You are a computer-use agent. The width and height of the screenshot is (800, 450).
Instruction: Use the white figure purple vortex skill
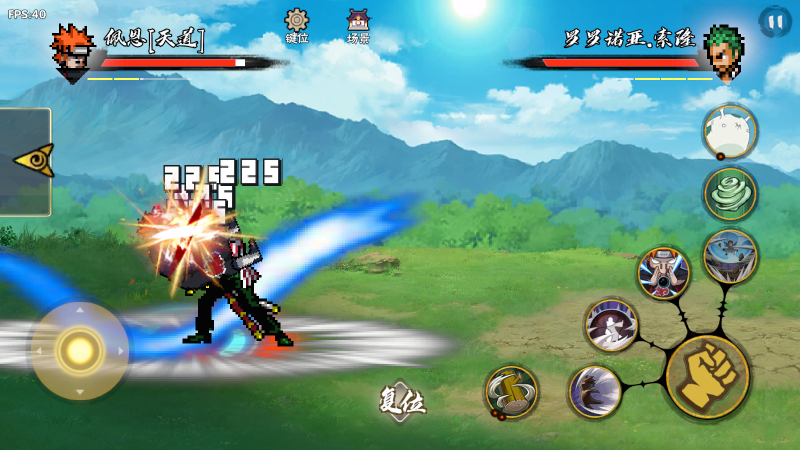pyautogui.click(x=611, y=325)
